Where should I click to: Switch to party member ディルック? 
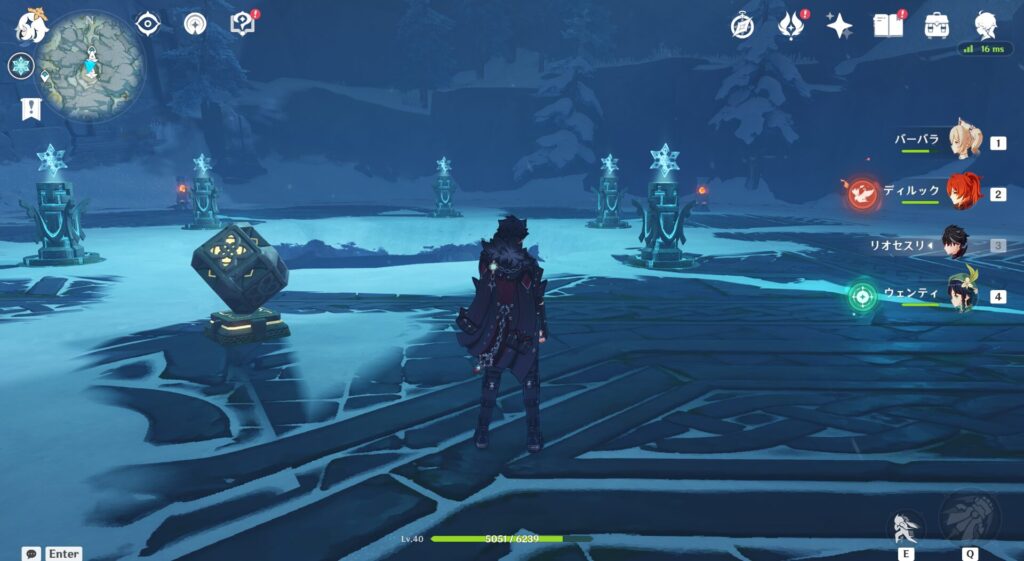point(964,192)
